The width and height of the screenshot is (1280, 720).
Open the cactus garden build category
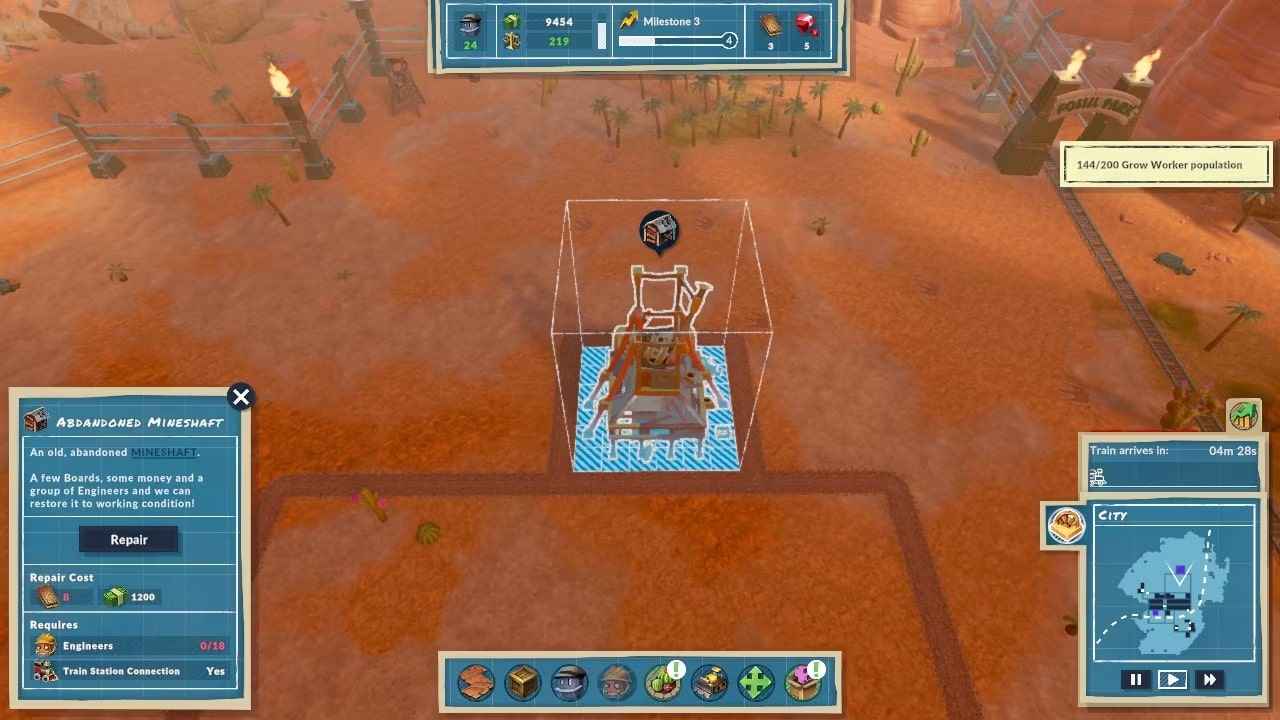662,682
